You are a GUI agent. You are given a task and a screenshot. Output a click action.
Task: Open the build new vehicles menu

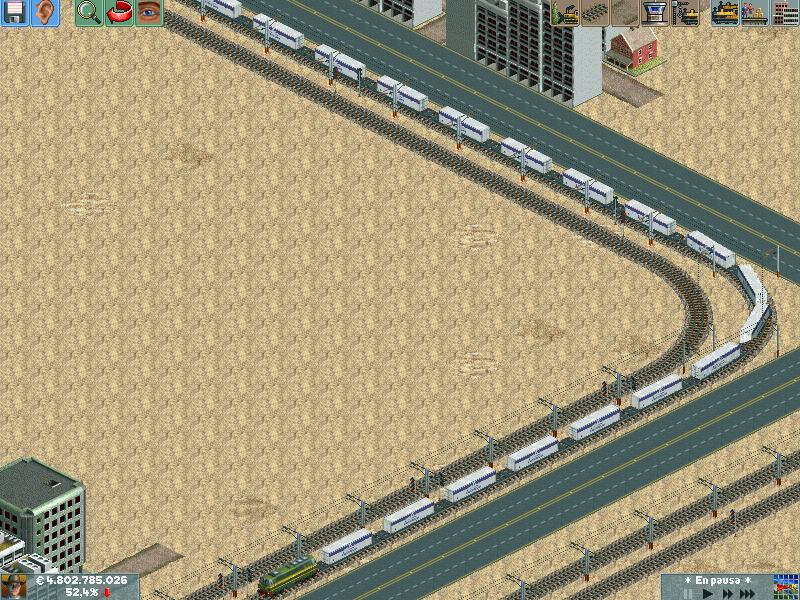coord(686,12)
